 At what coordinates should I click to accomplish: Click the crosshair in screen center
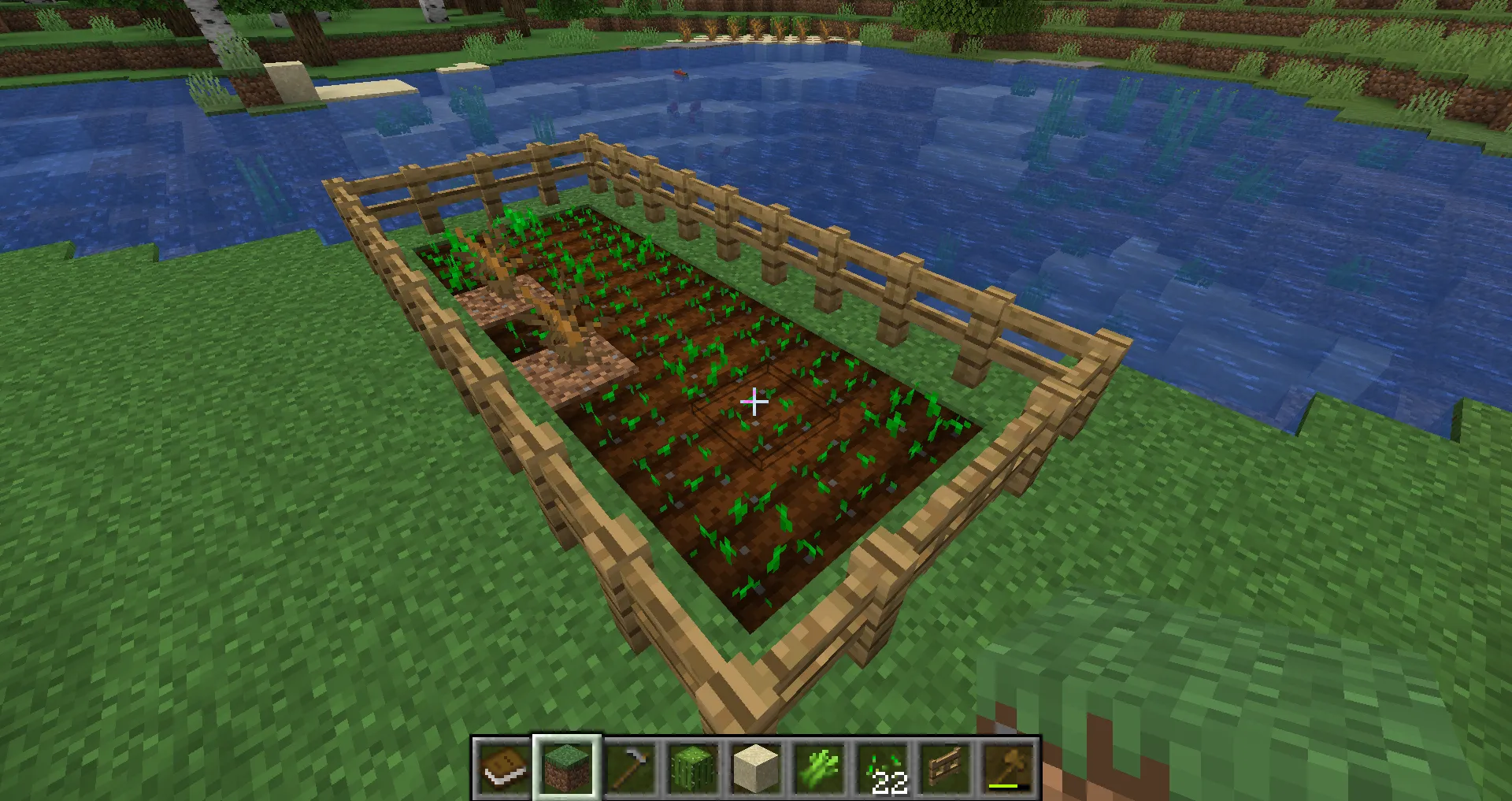pyautogui.click(x=754, y=402)
